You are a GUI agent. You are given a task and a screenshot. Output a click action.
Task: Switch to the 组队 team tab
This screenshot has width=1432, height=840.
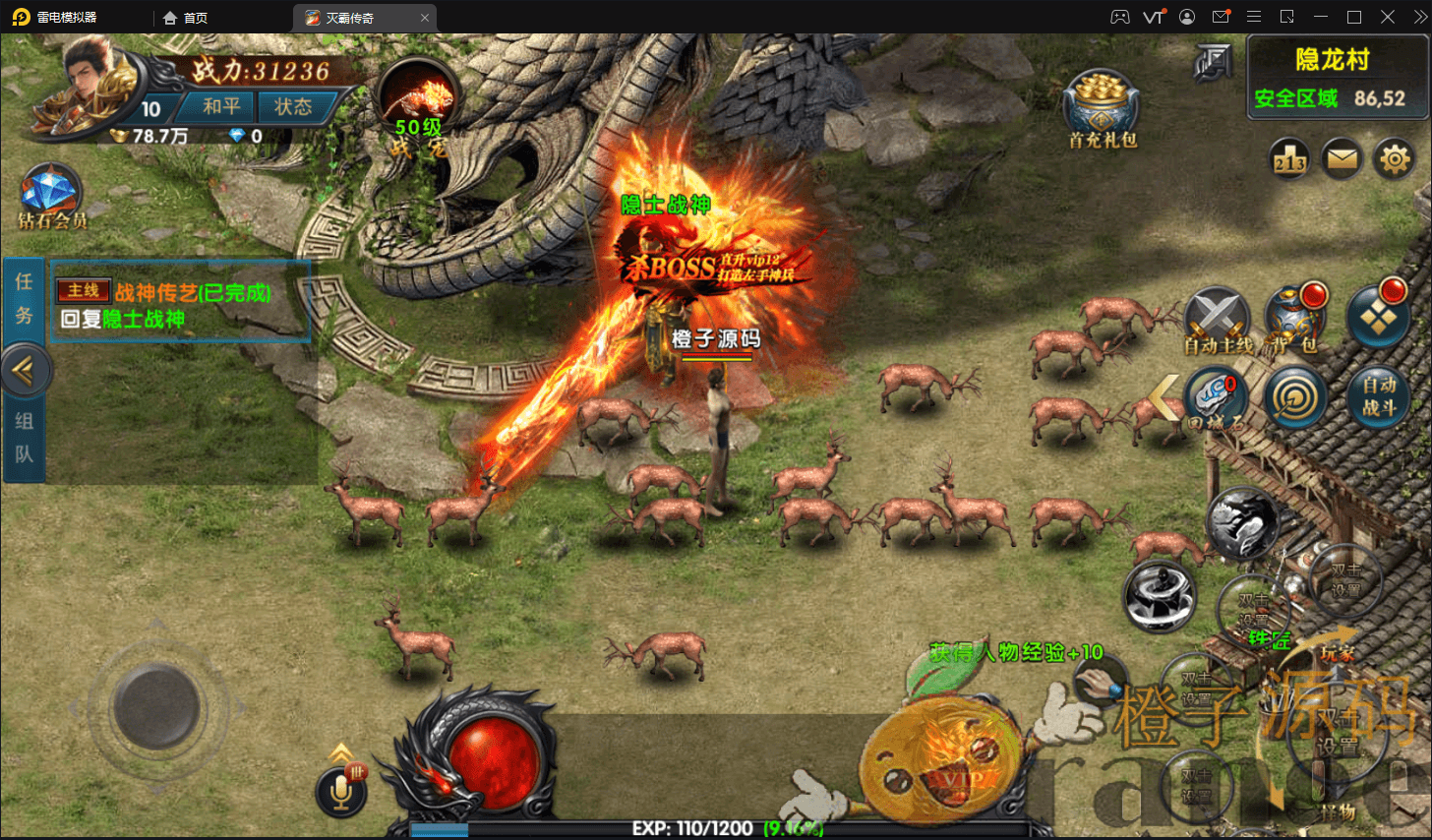click(x=24, y=438)
